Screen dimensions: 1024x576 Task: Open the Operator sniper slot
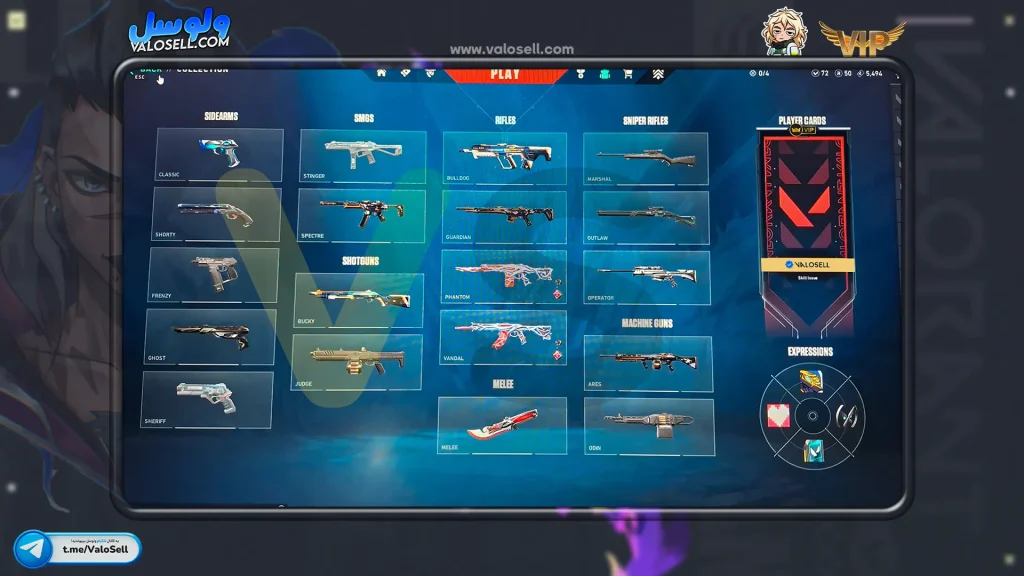pos(646,277)
